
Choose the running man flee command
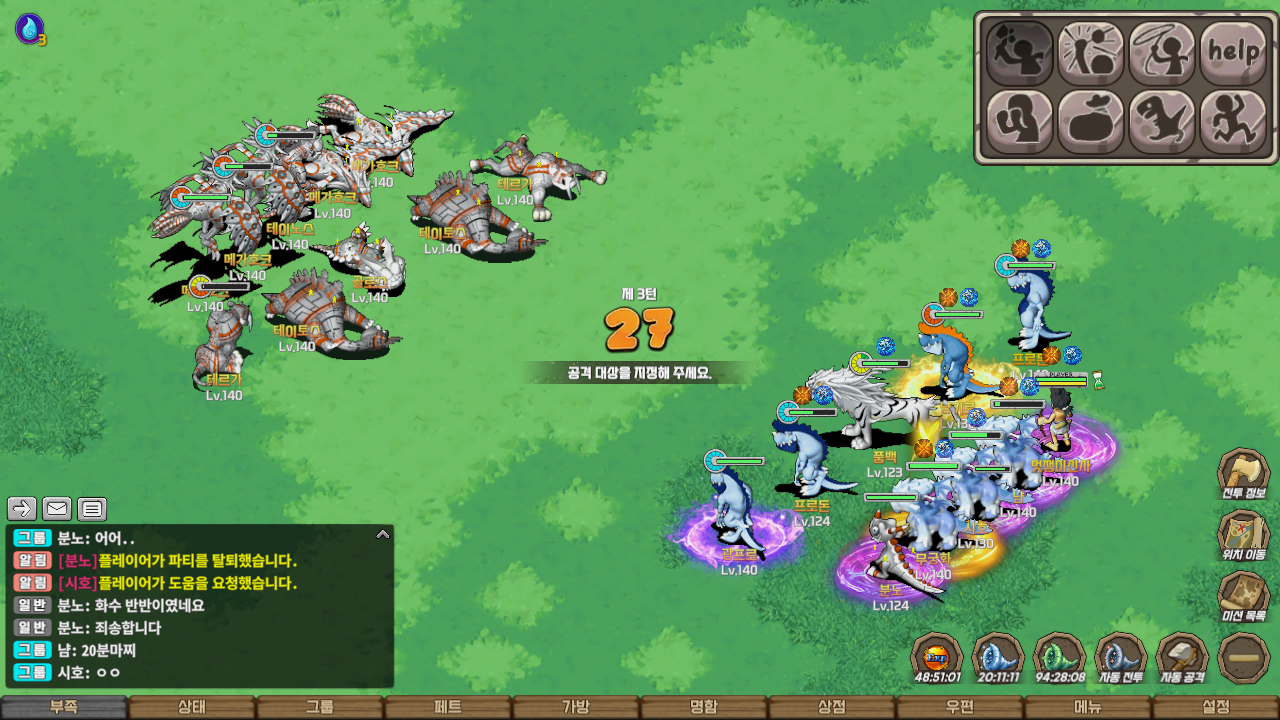click(x=1233, y=121)
